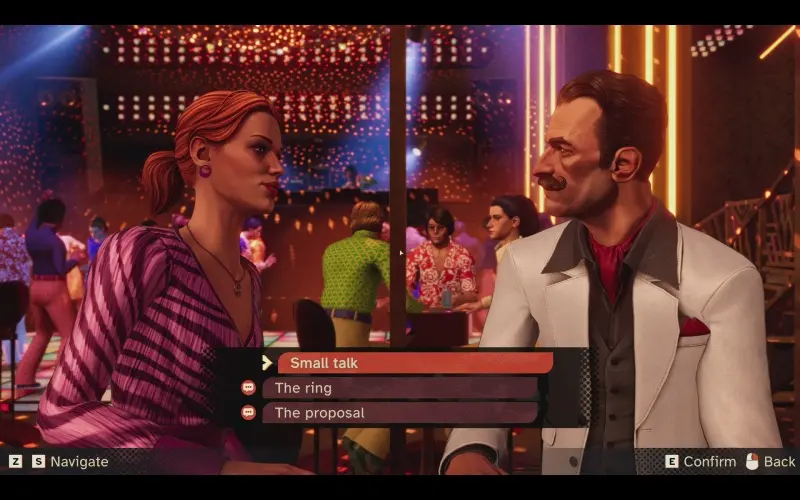The height and width of the screenshot is (500, 800).
Task: Choose the "Small talk" dialogue option
Action: click(414, 363)
